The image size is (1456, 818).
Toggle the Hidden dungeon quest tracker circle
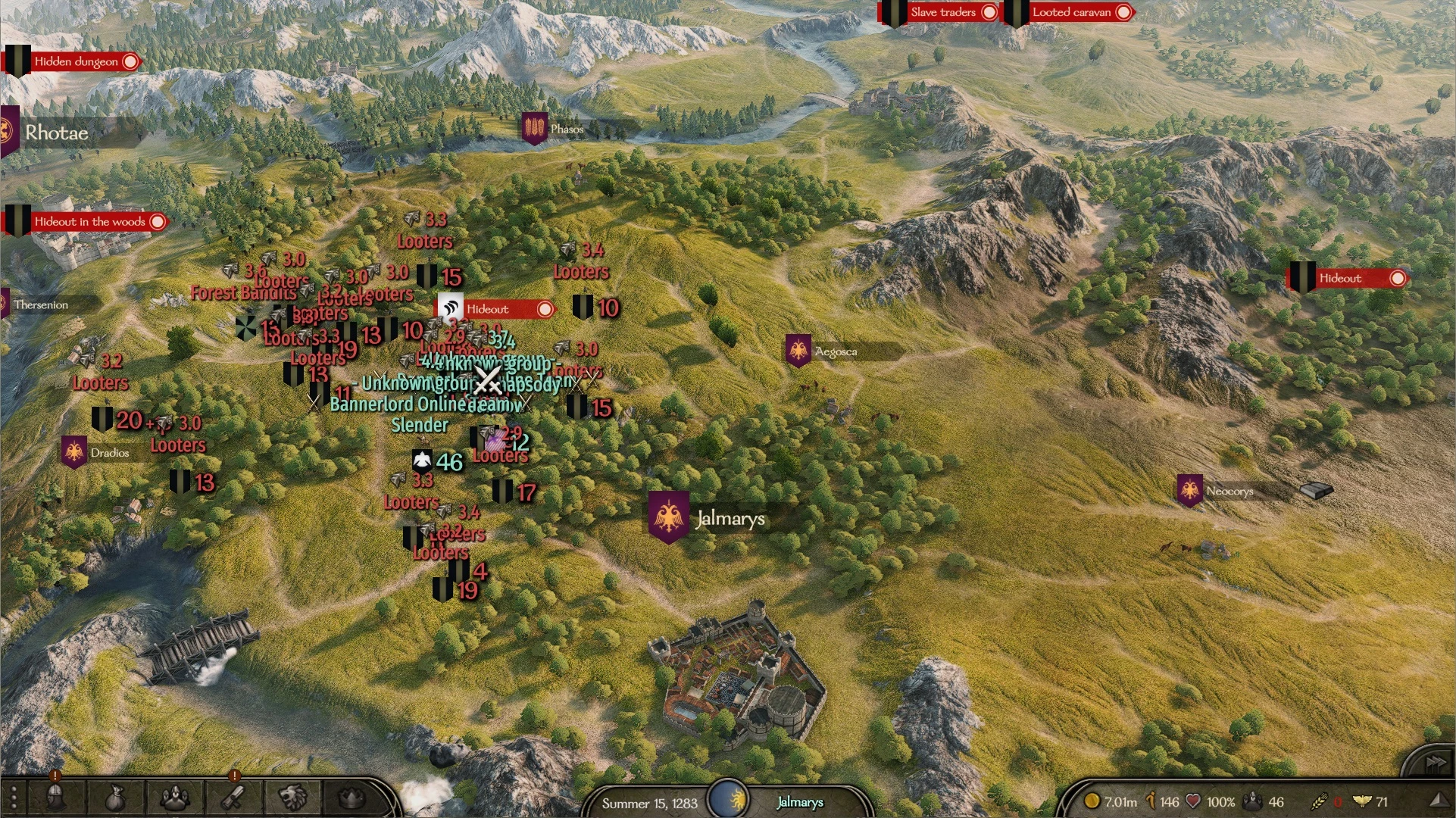pyautogui.click(x=130, y=61)
